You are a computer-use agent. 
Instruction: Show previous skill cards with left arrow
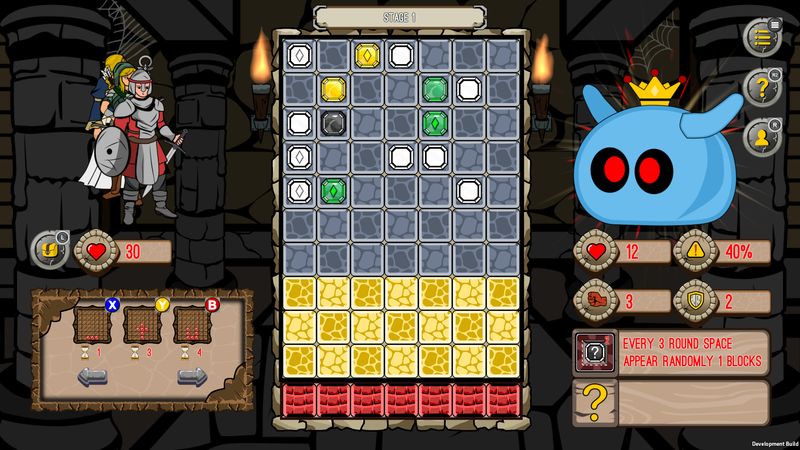click(x=92, y=378)
